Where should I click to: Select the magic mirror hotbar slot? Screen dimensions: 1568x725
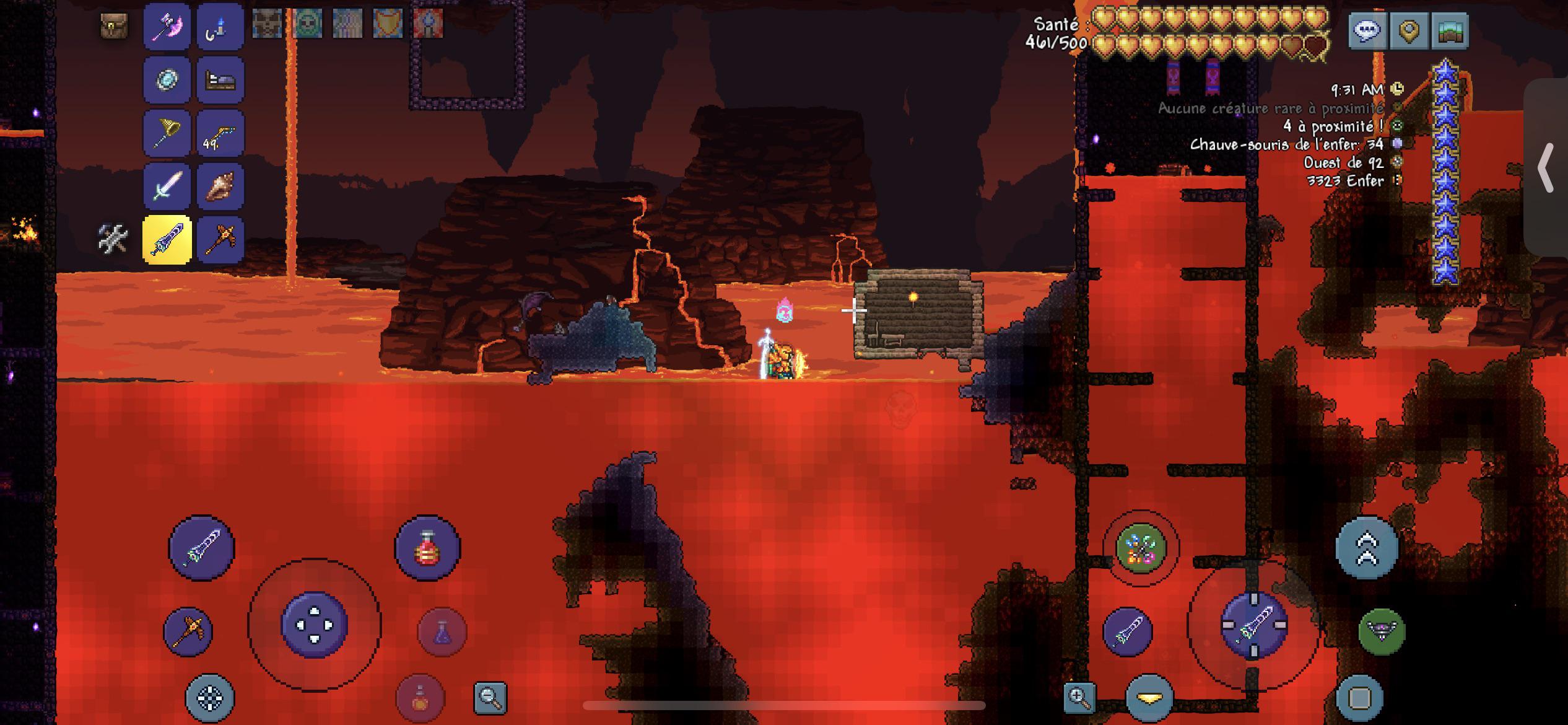point(167,80)
